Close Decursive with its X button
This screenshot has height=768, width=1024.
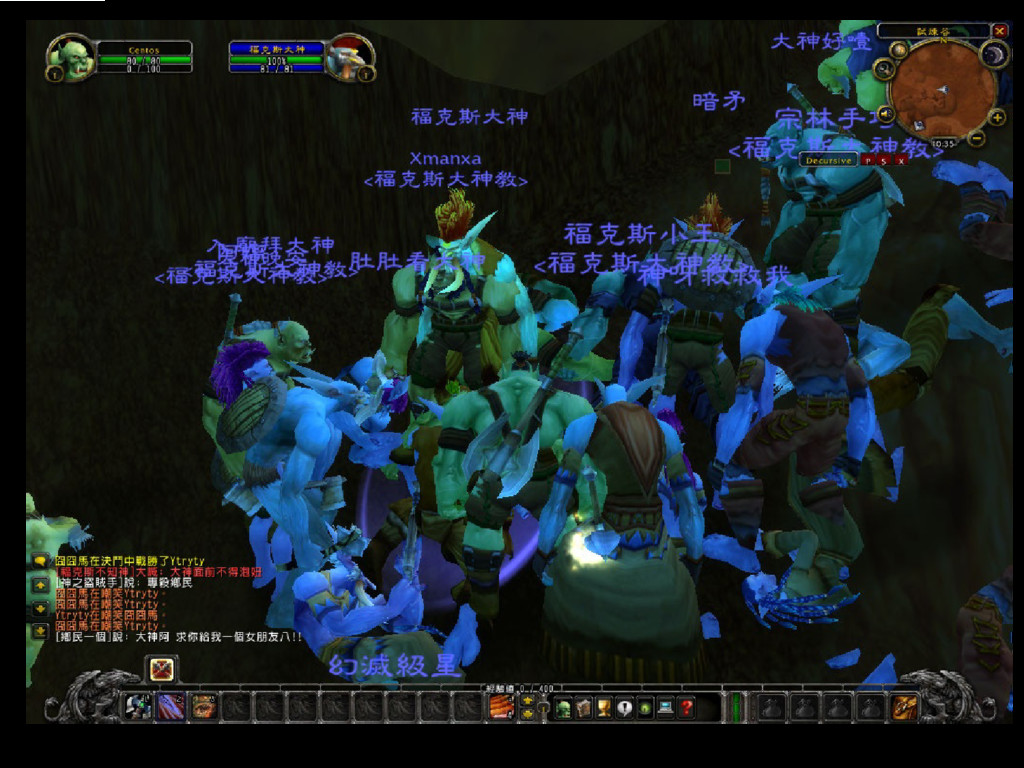click(901, 160)
